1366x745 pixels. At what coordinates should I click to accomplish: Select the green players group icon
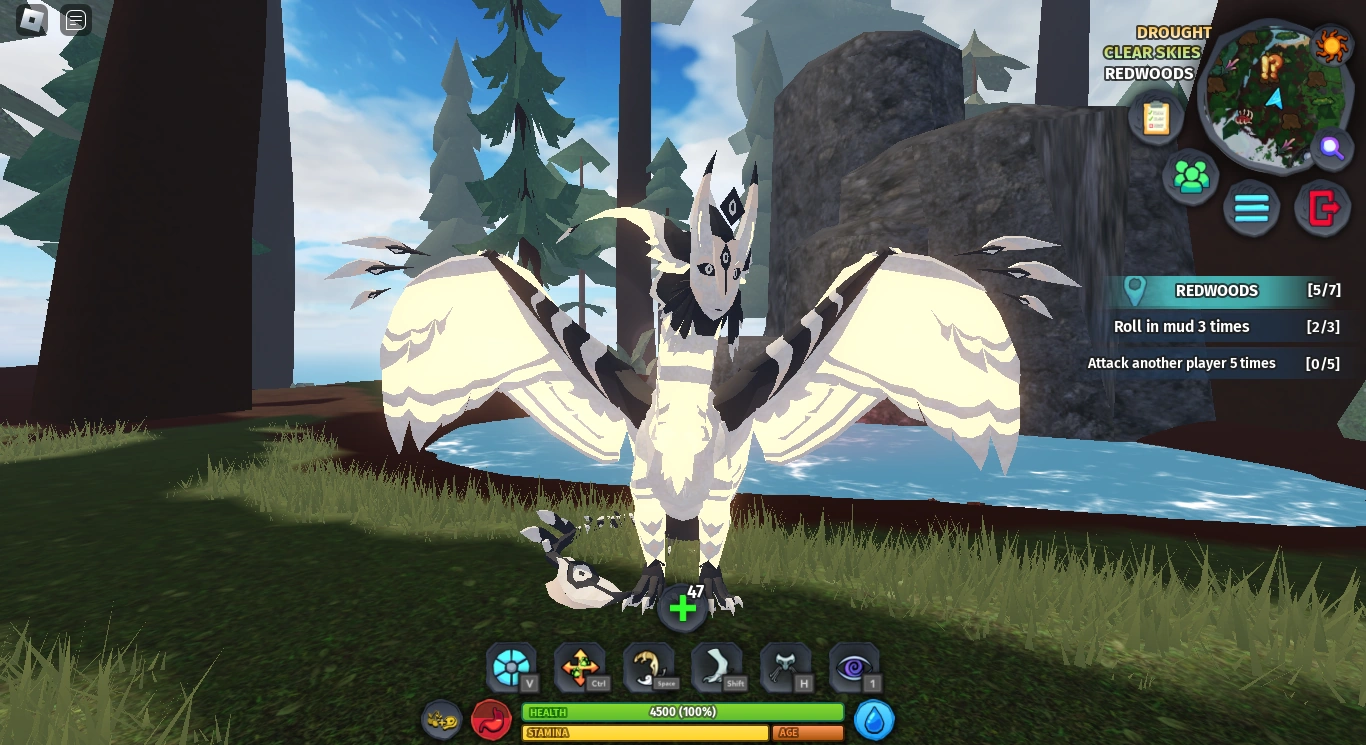pyautogui.click(x=1191, y=177)
